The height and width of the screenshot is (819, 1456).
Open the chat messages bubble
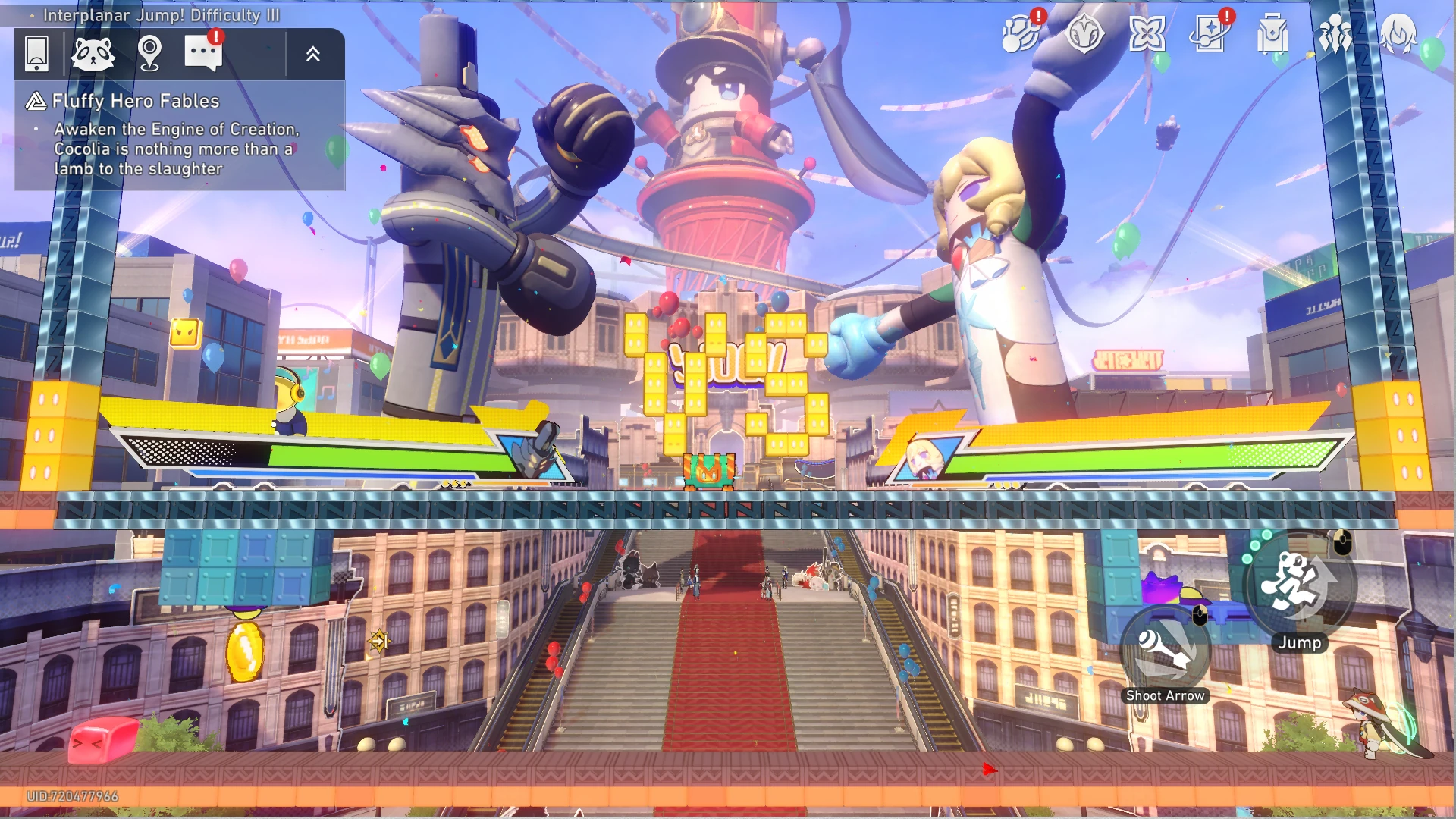point(203,53)
